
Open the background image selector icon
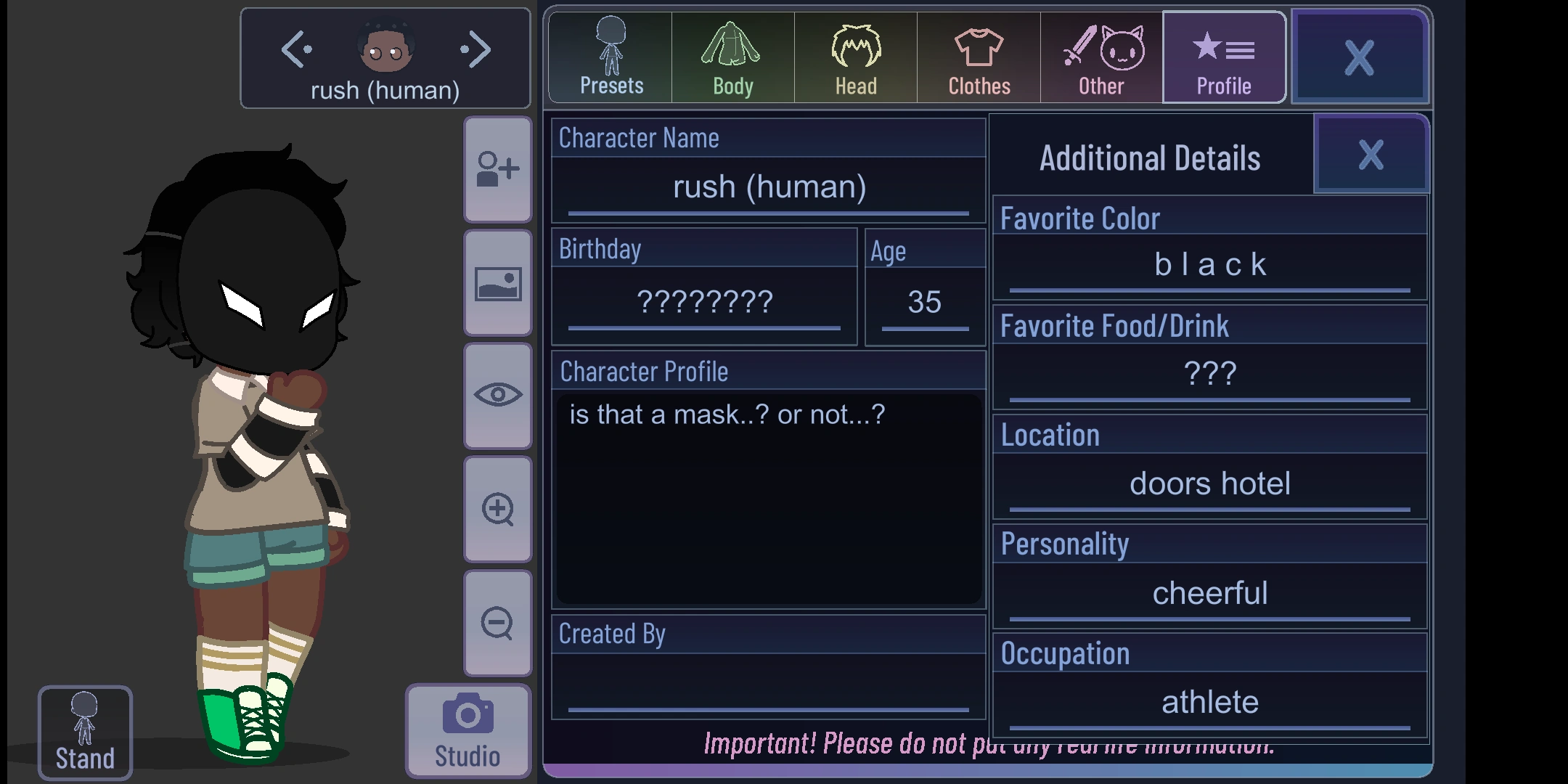(x=497, y=282)
